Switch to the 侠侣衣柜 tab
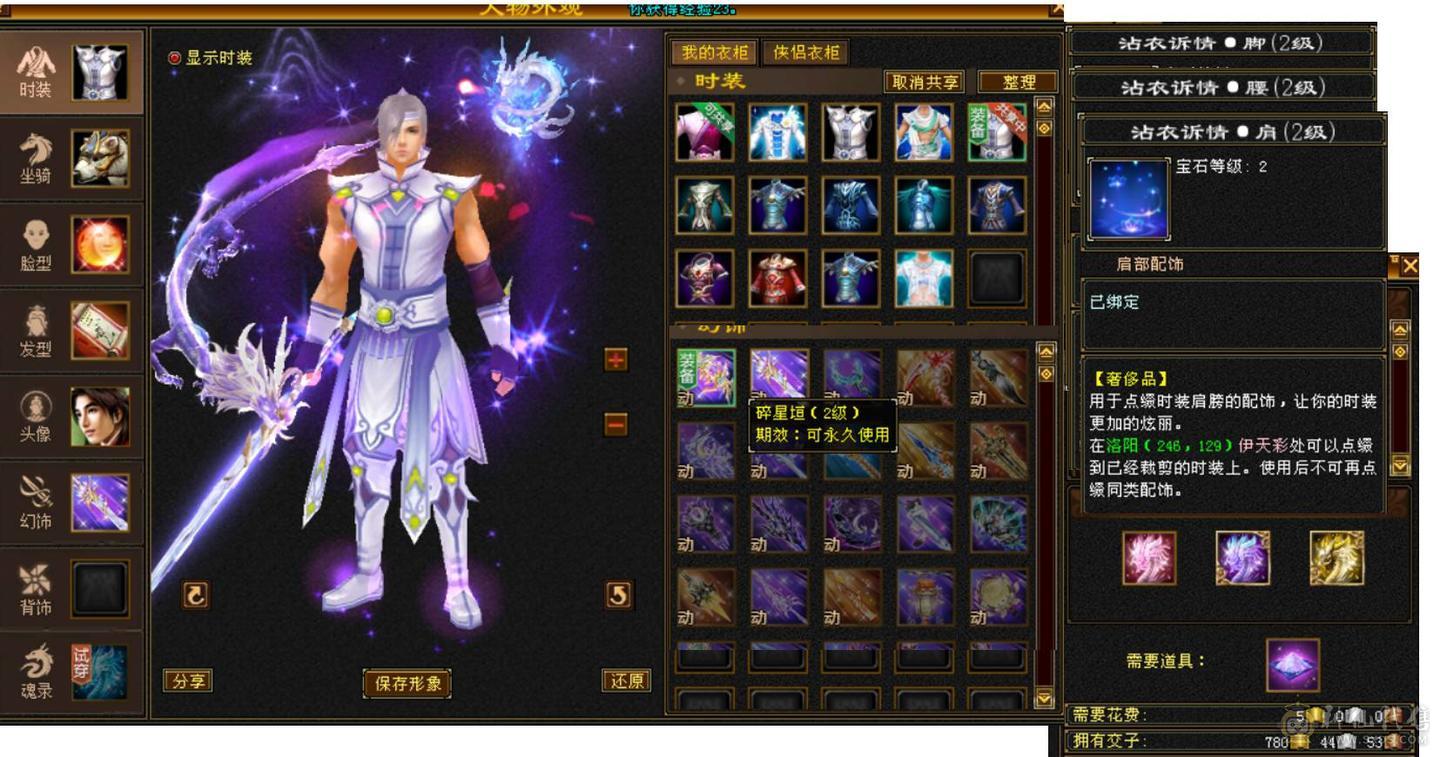This screenshot has height=757, width=1440. point(806,49)
